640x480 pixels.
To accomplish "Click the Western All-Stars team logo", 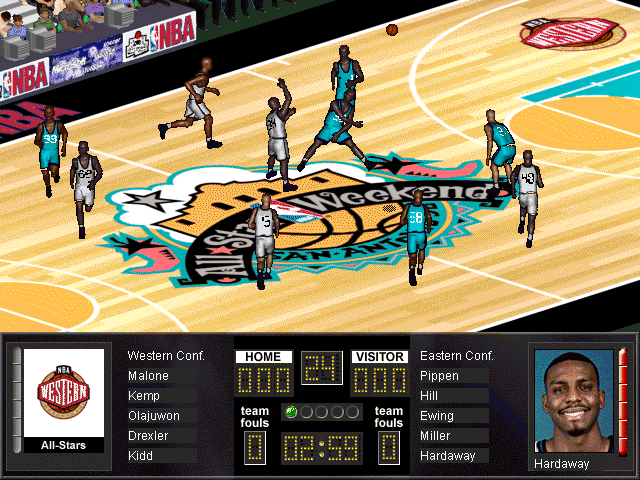I will point(63,392).
